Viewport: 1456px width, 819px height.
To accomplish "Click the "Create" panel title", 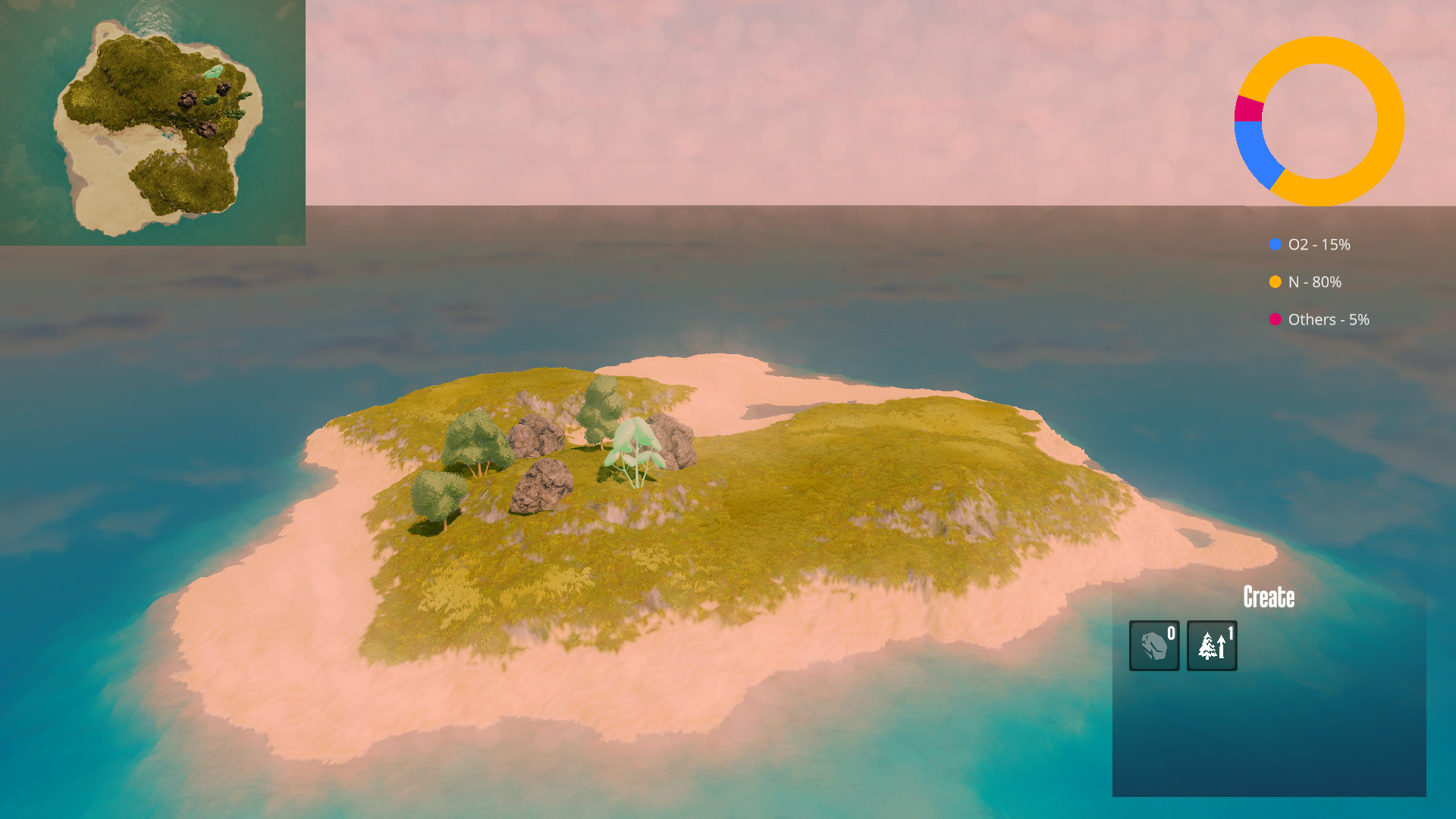I will point(1269,598).
